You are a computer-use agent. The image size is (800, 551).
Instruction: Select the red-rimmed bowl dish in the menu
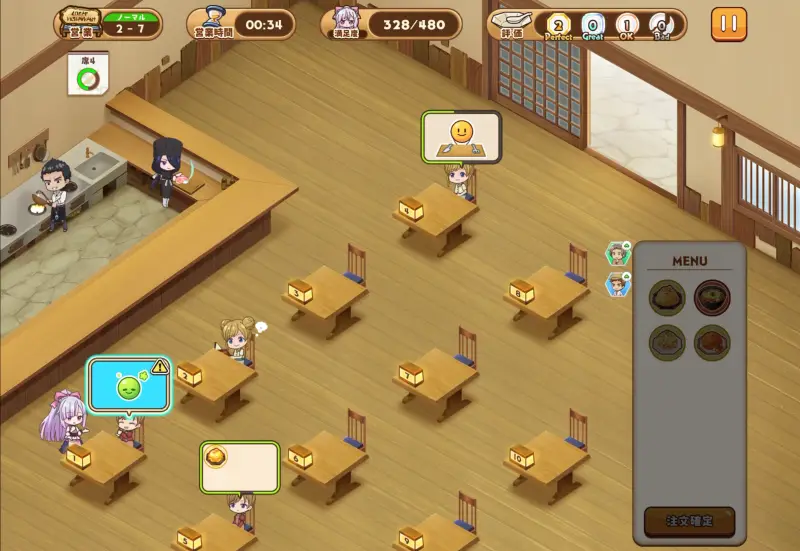[712, 297]
